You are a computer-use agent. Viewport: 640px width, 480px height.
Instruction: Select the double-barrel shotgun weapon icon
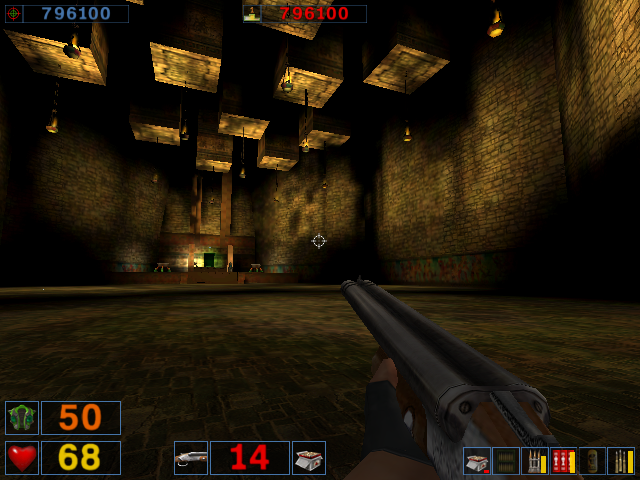pyautogui.click(x=190, y=457)
